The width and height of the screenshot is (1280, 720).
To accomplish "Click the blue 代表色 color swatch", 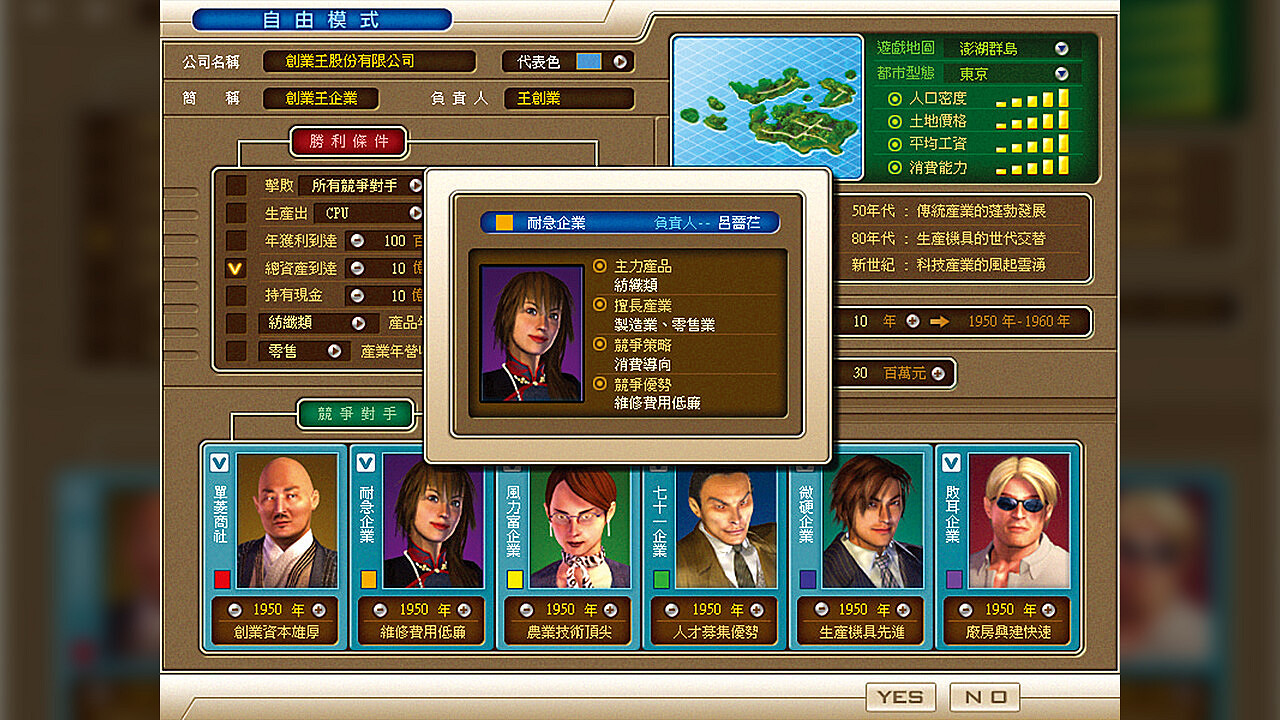I will tap(586, 61).
